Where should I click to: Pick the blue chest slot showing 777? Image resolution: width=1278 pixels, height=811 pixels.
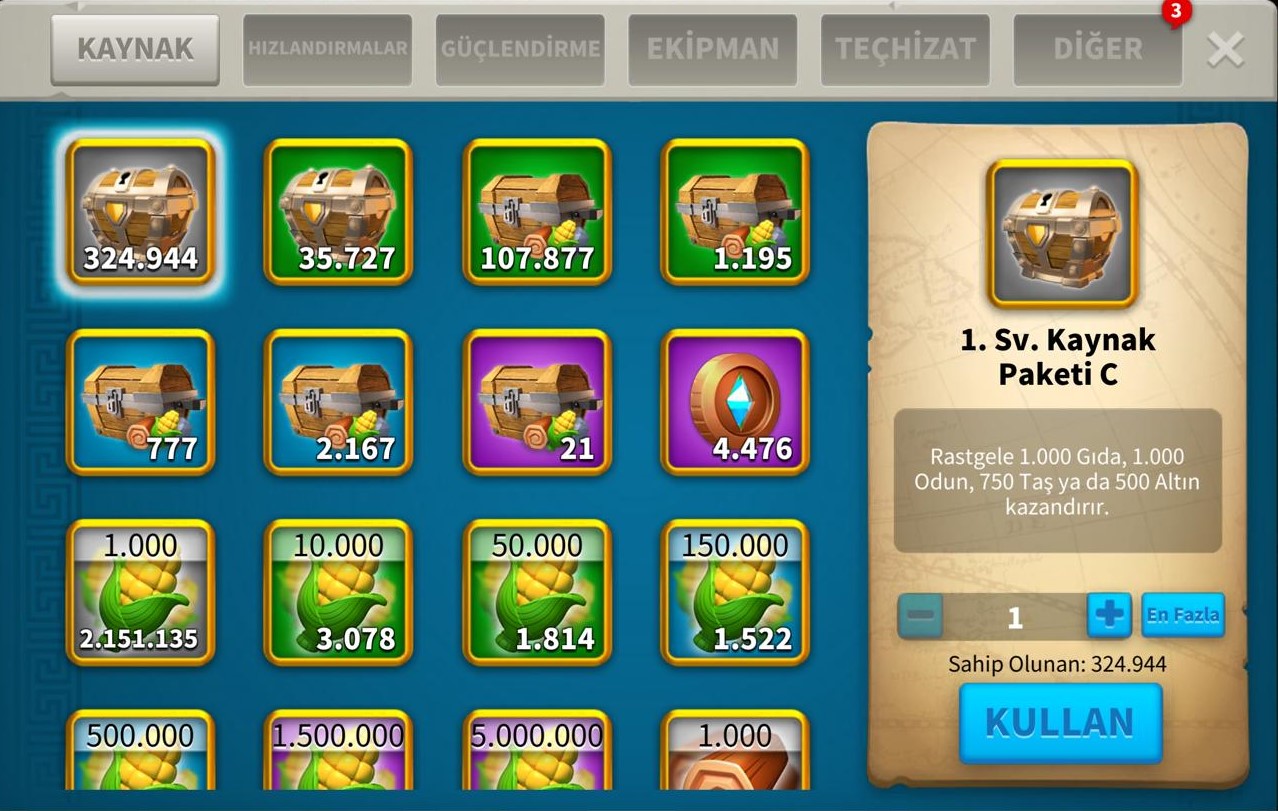pos(140,402)
